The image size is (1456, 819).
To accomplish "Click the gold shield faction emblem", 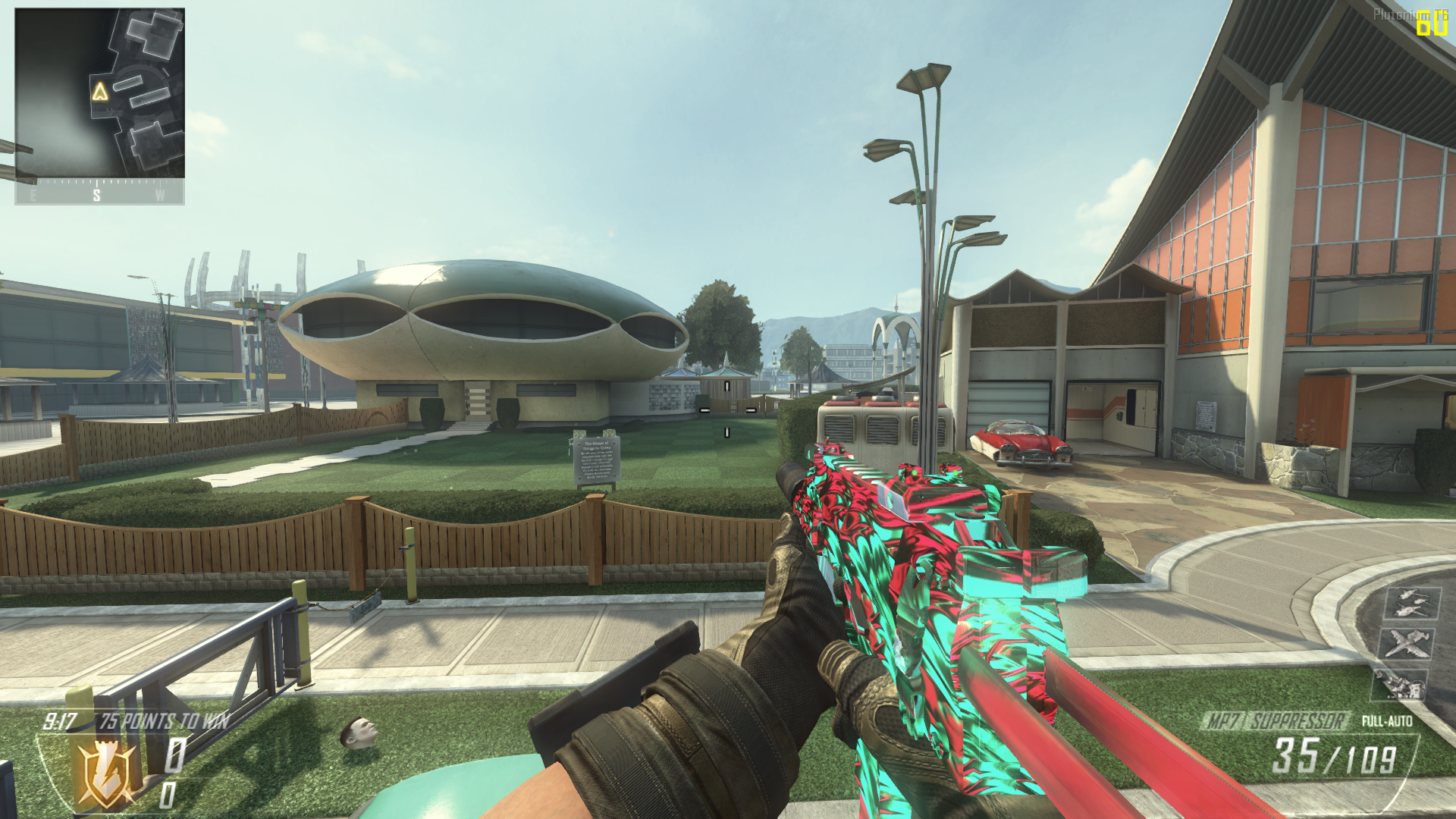I will [x=107, y=773].
